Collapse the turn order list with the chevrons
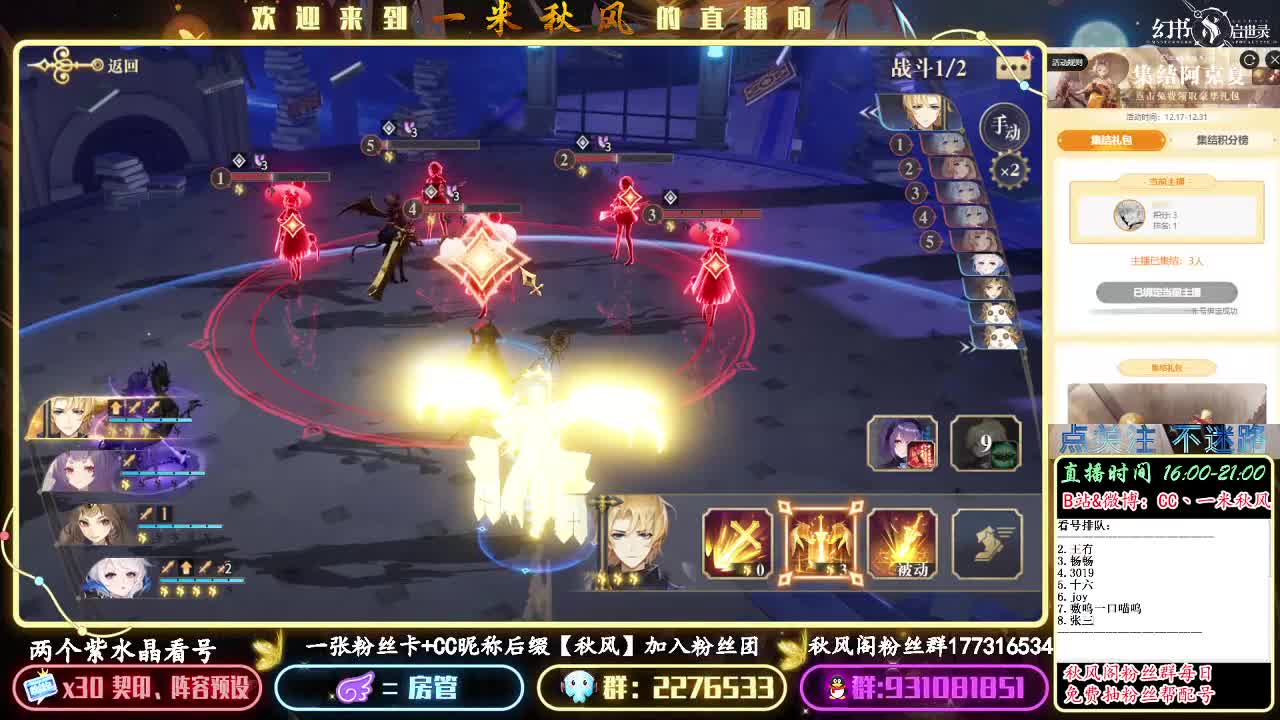Screen dimensions: 1280x720 (867, 111)
